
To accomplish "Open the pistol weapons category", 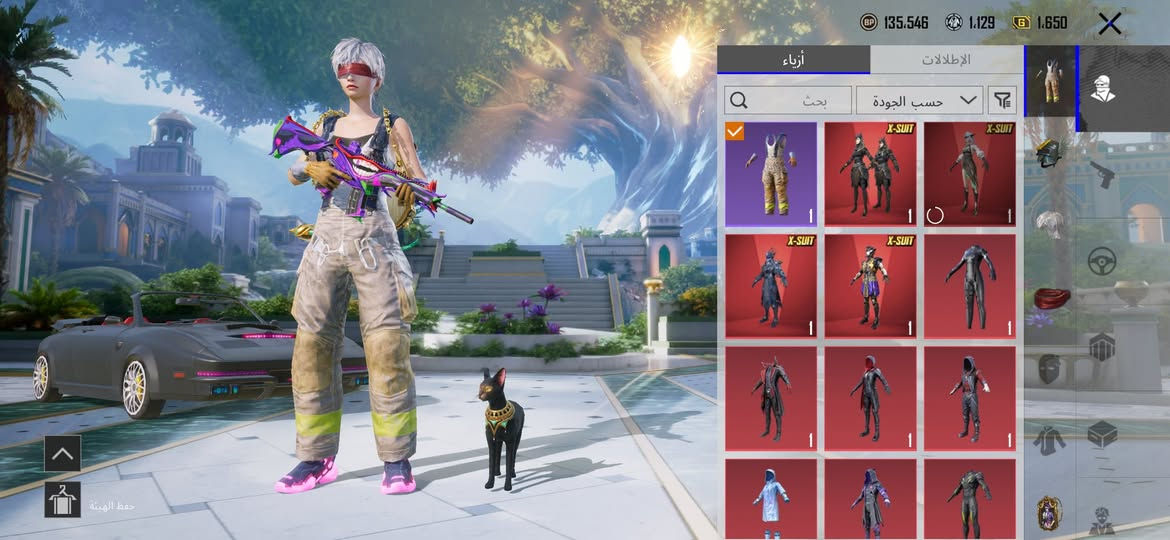I will (x=1102, y=173).
